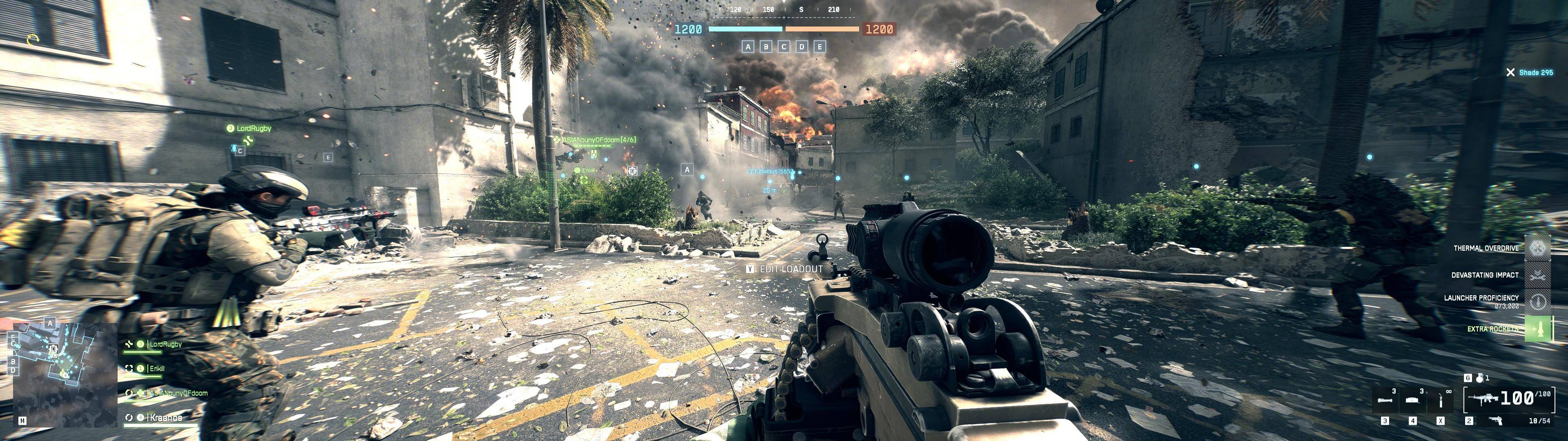The width and height of the screenshot is (1568, 441).
Task: Select the rocket launcher gadget slot
Action: [1386, 400]
